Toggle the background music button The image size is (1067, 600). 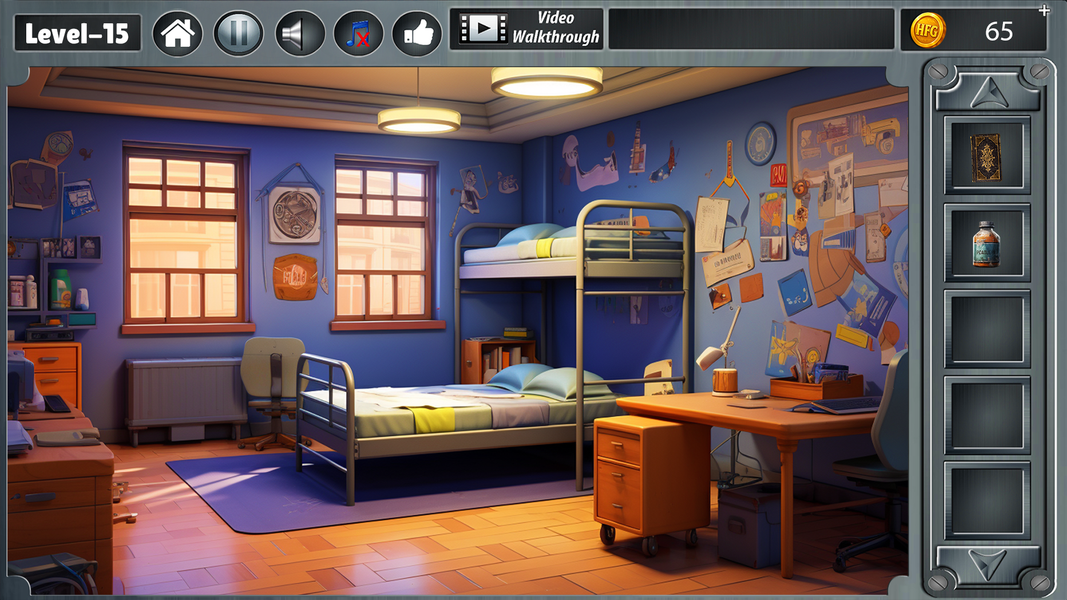point(358,33)
